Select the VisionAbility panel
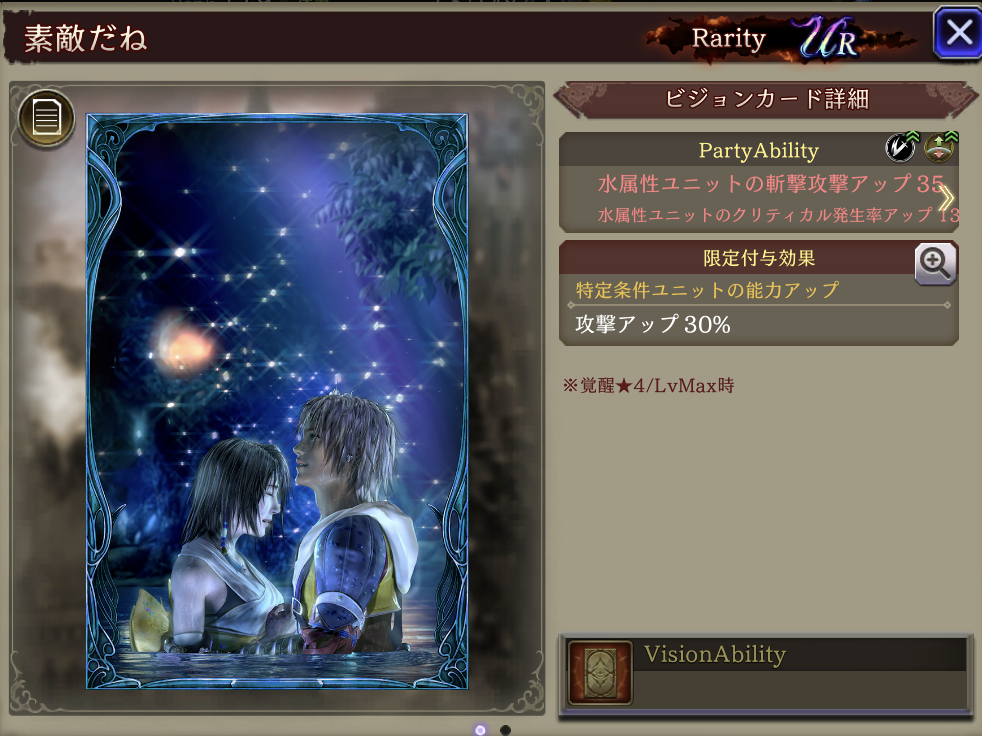The height and width of the screenshot is (736, 982). pos(766,673)
